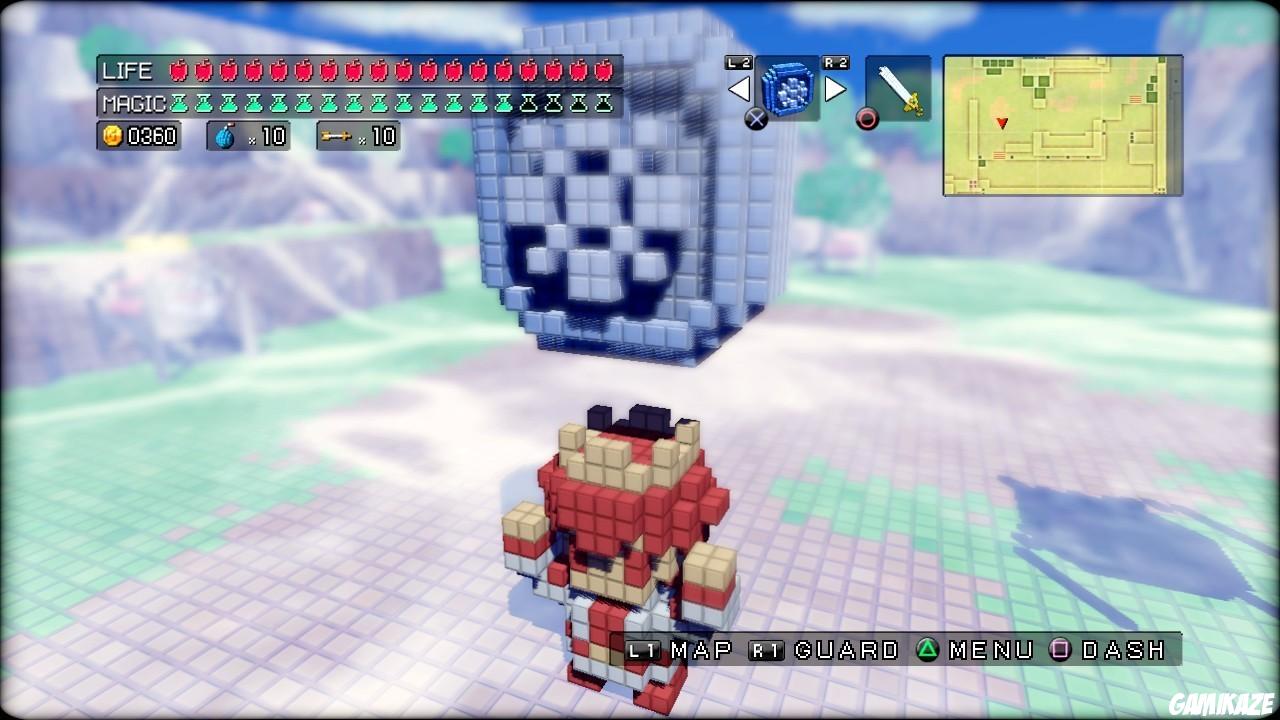
Task: Click the X button symbol under the item slot
Action: (x=757, y=119)
